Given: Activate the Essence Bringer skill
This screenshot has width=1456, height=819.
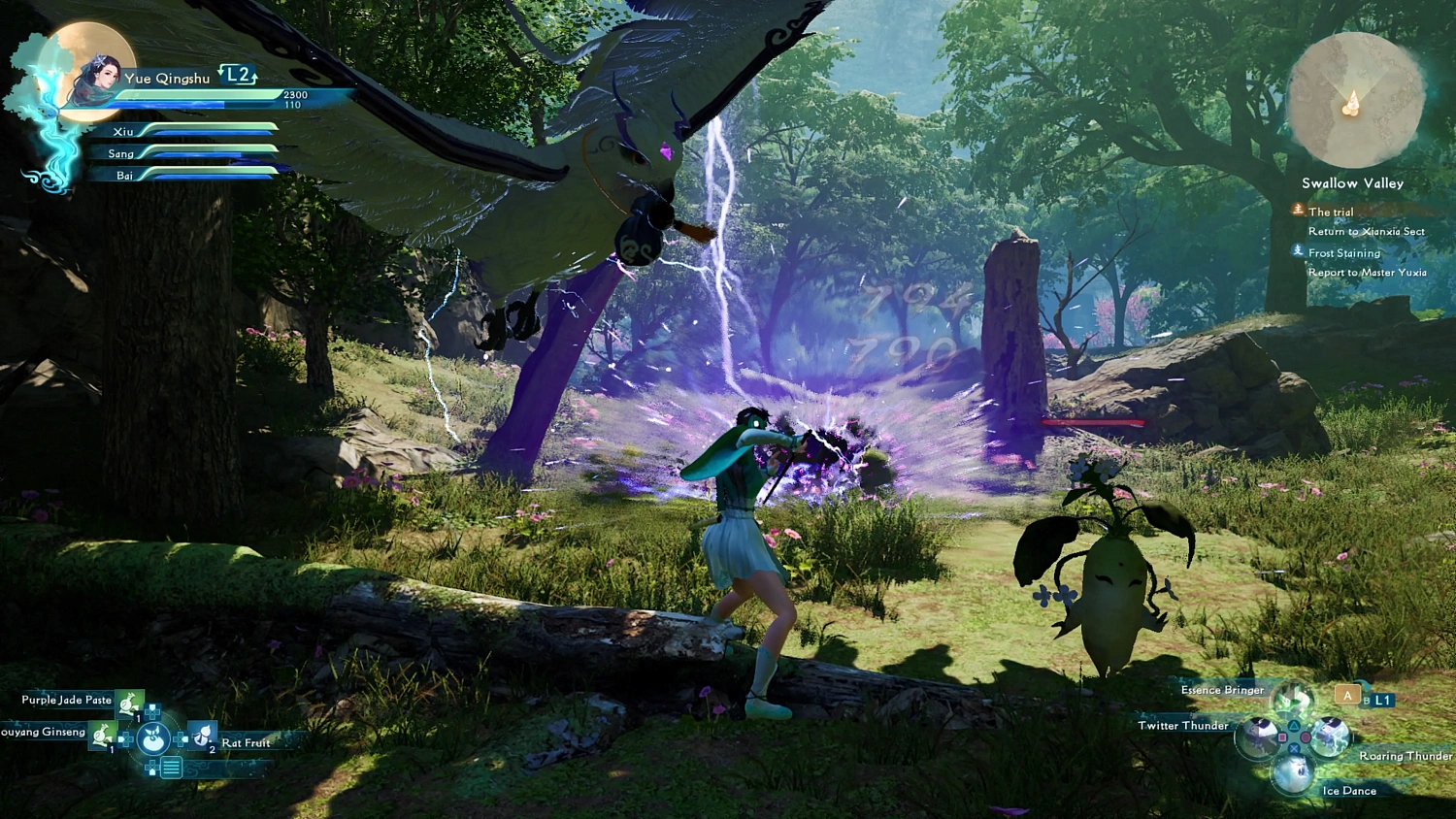Looking at the screenshot, I should pos(1292,697).
